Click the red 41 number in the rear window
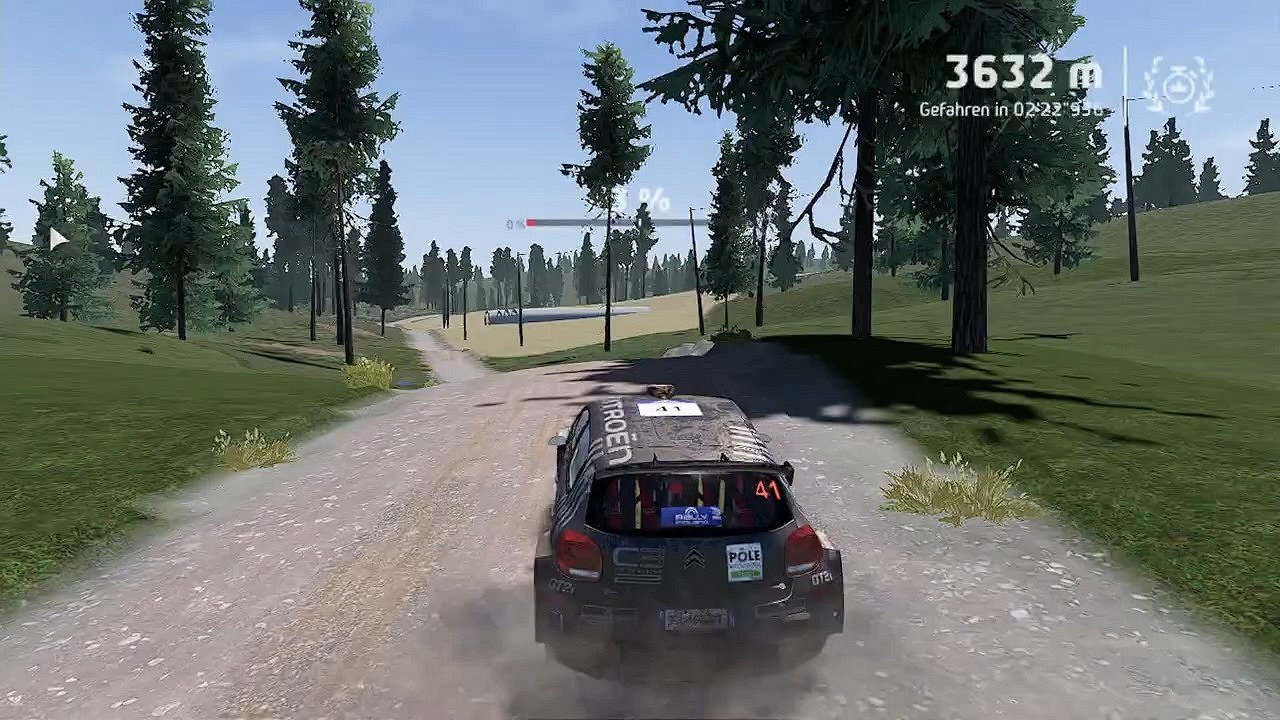Viewport: 1280px width, 720px height. 765,489
